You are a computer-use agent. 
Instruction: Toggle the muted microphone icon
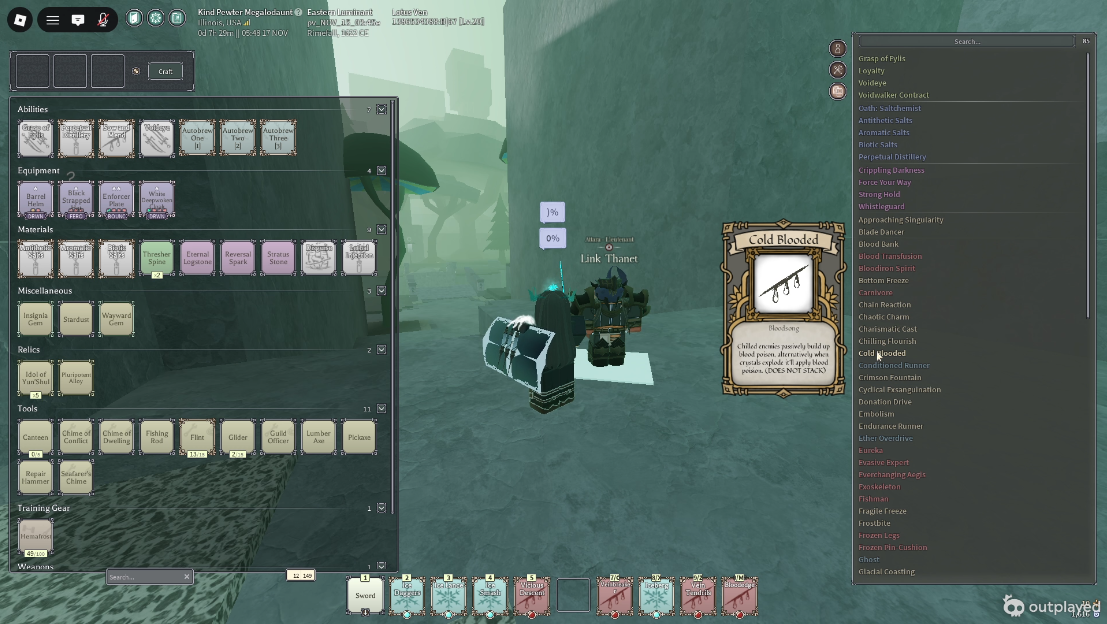tap(103, 20)
